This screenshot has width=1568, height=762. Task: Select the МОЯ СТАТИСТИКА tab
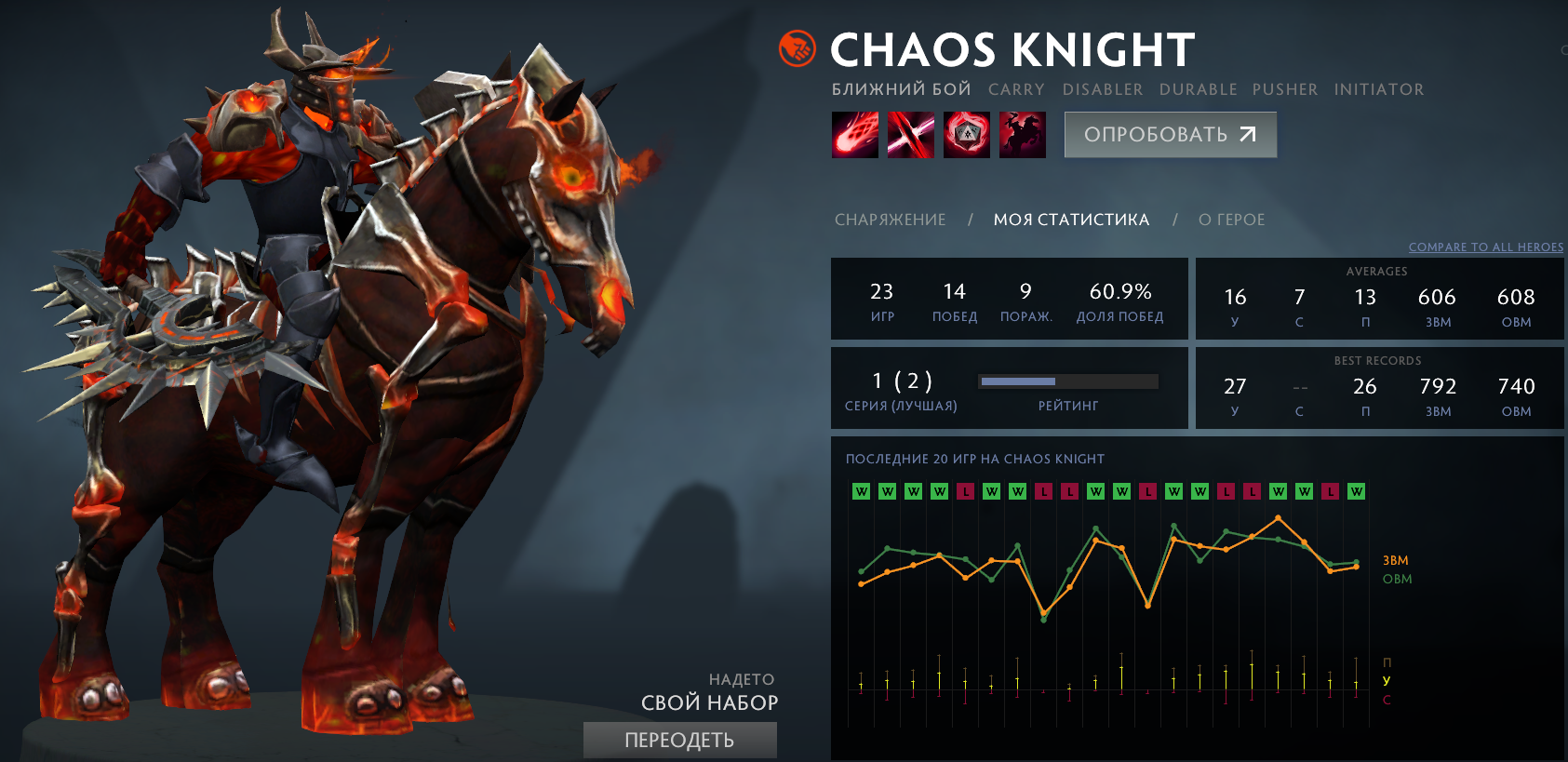tap(1071, 220)
